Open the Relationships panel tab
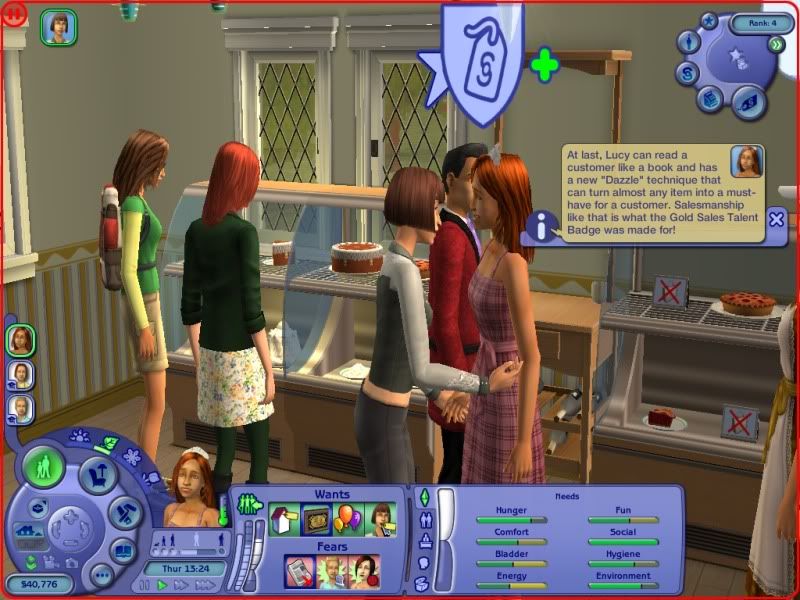The image size is (800, 600). [x=424, y=519]
